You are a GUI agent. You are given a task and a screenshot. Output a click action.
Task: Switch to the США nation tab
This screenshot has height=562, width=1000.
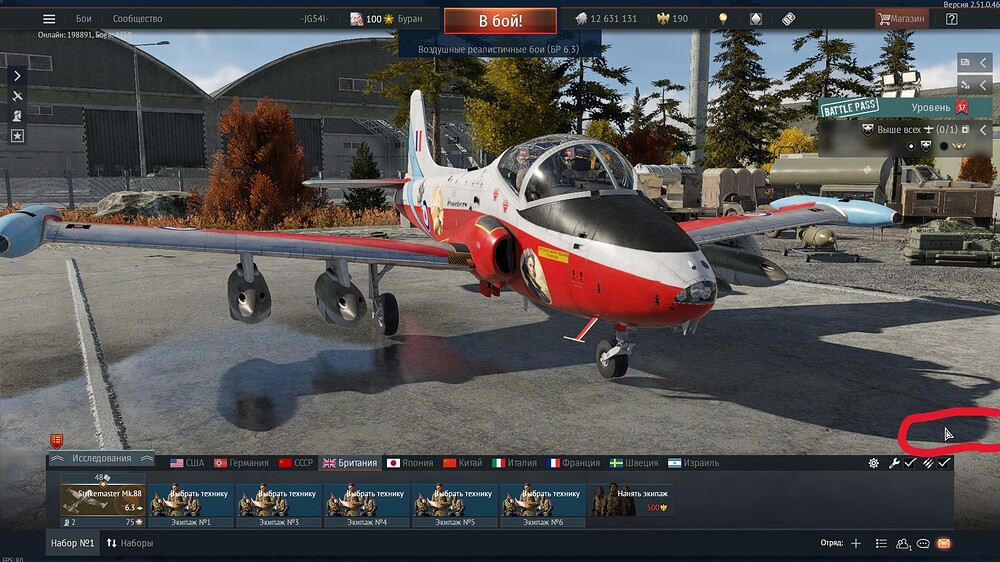pyautogui.click(x=187, y=463)
